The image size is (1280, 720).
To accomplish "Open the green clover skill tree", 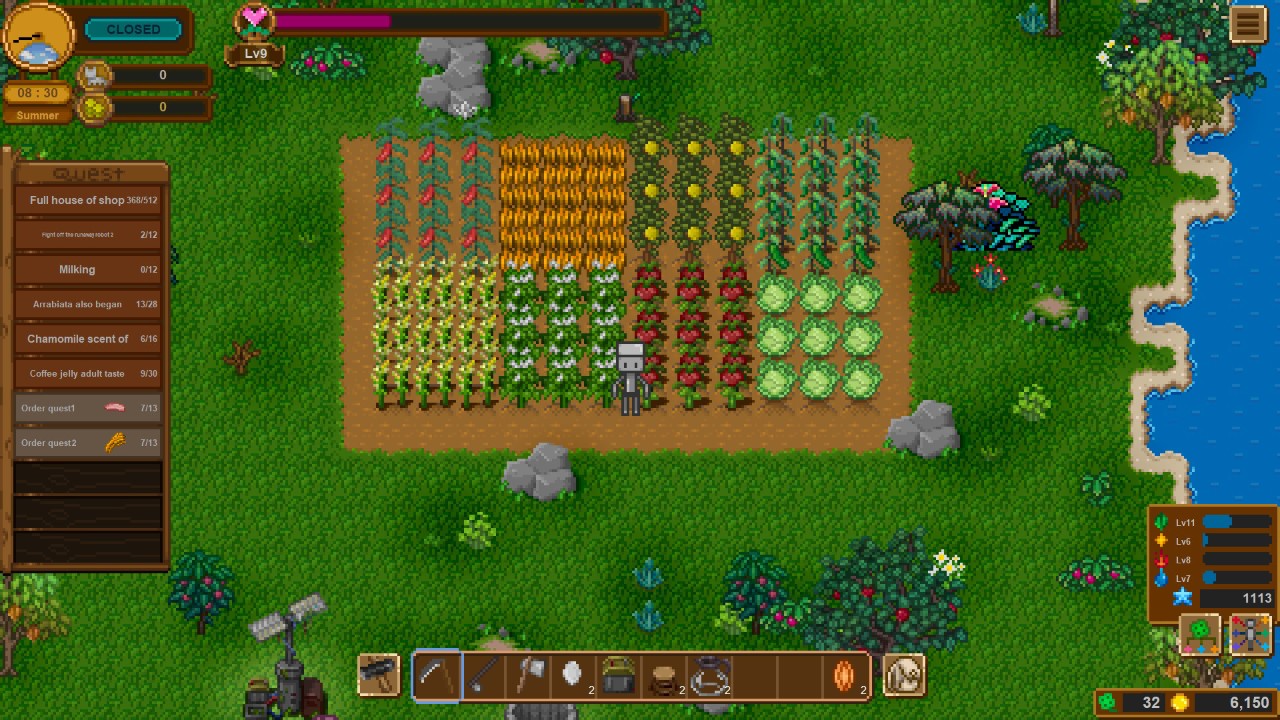I will 1200,633.
